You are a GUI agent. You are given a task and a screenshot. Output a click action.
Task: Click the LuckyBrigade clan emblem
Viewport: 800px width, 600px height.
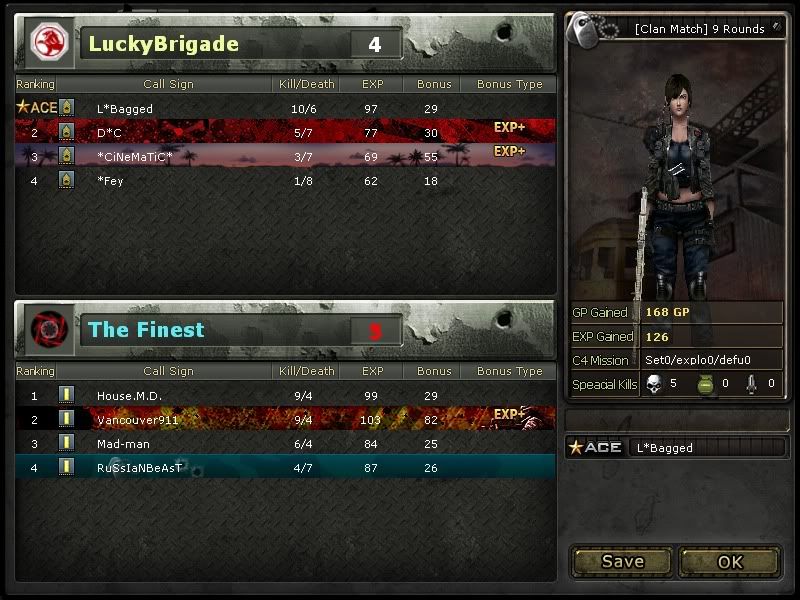point(48,43)
